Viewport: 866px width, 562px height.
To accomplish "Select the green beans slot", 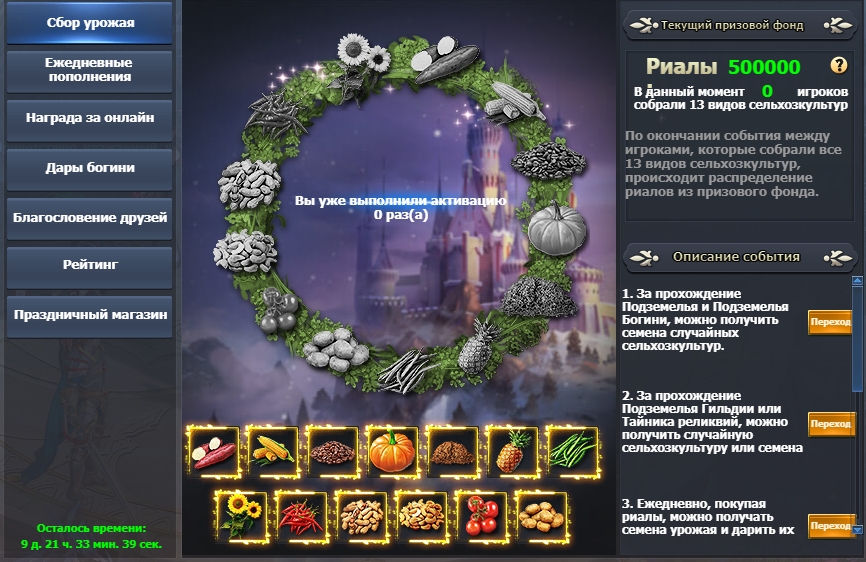I will (x=572, y=453).
